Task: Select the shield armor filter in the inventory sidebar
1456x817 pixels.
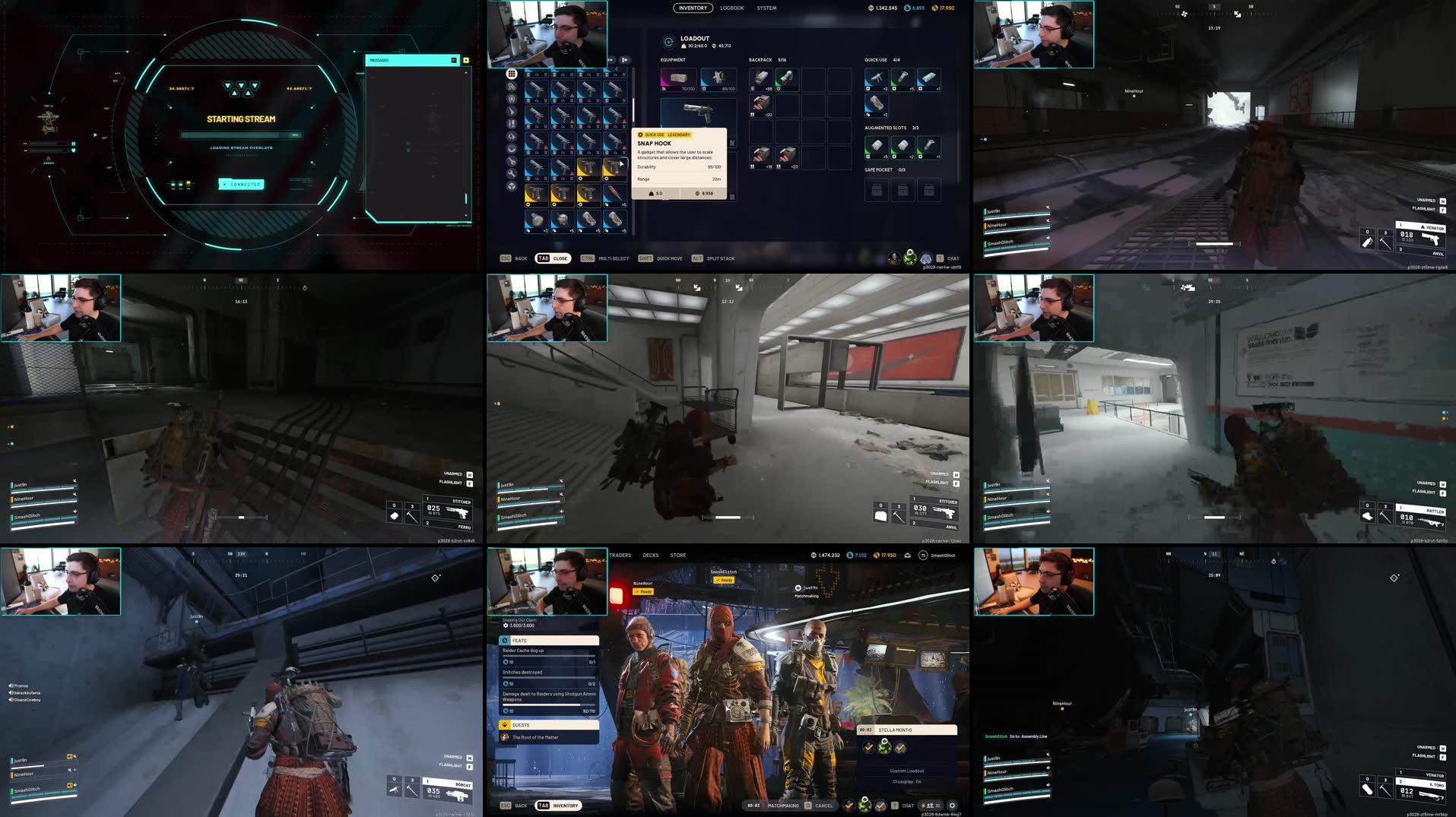Action: coord(511,100)
